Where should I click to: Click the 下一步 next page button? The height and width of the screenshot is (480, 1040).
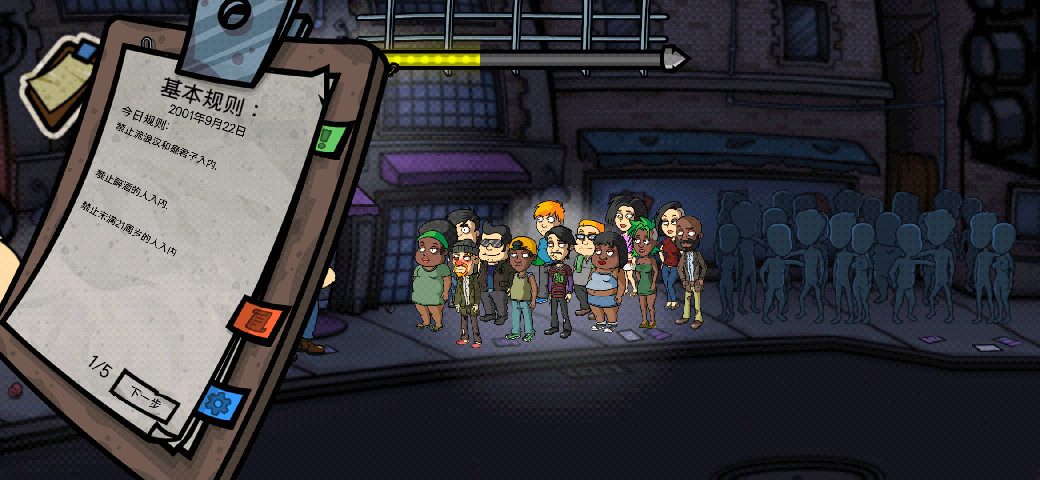click(146, 397)
